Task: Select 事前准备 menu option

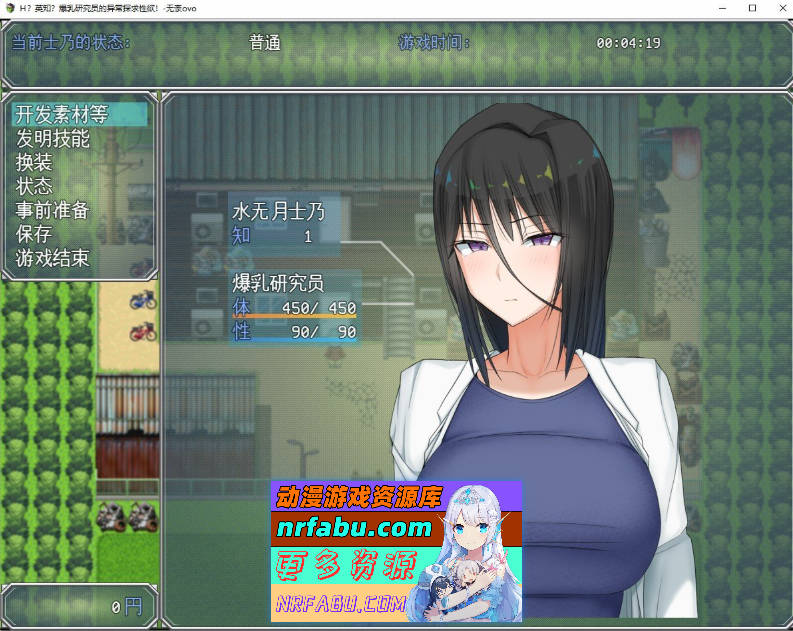Action: (53, 210)
